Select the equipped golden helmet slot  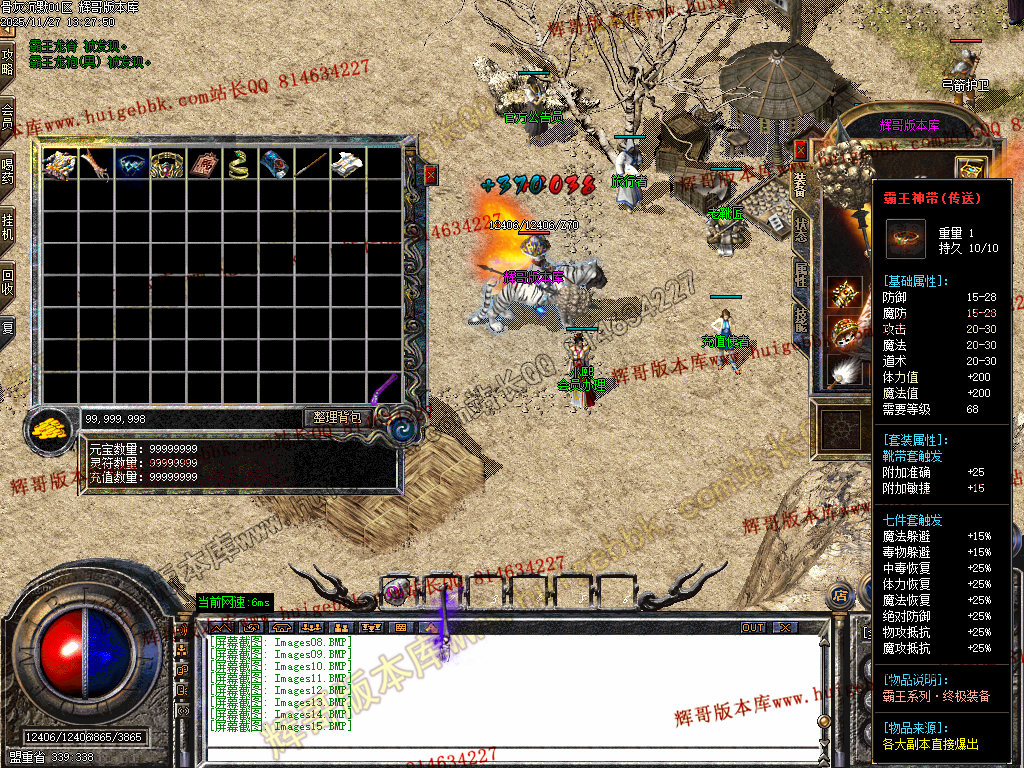point(845,293)
